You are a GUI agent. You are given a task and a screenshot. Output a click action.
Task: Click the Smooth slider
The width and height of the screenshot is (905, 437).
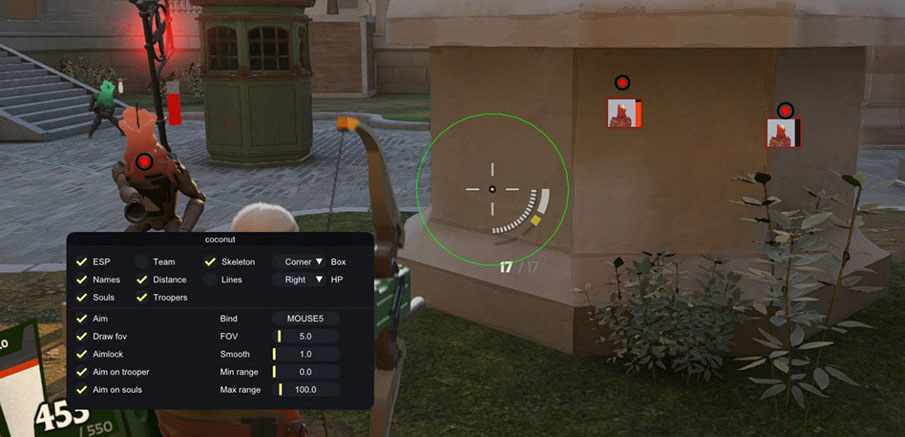(x=306, y=354)
